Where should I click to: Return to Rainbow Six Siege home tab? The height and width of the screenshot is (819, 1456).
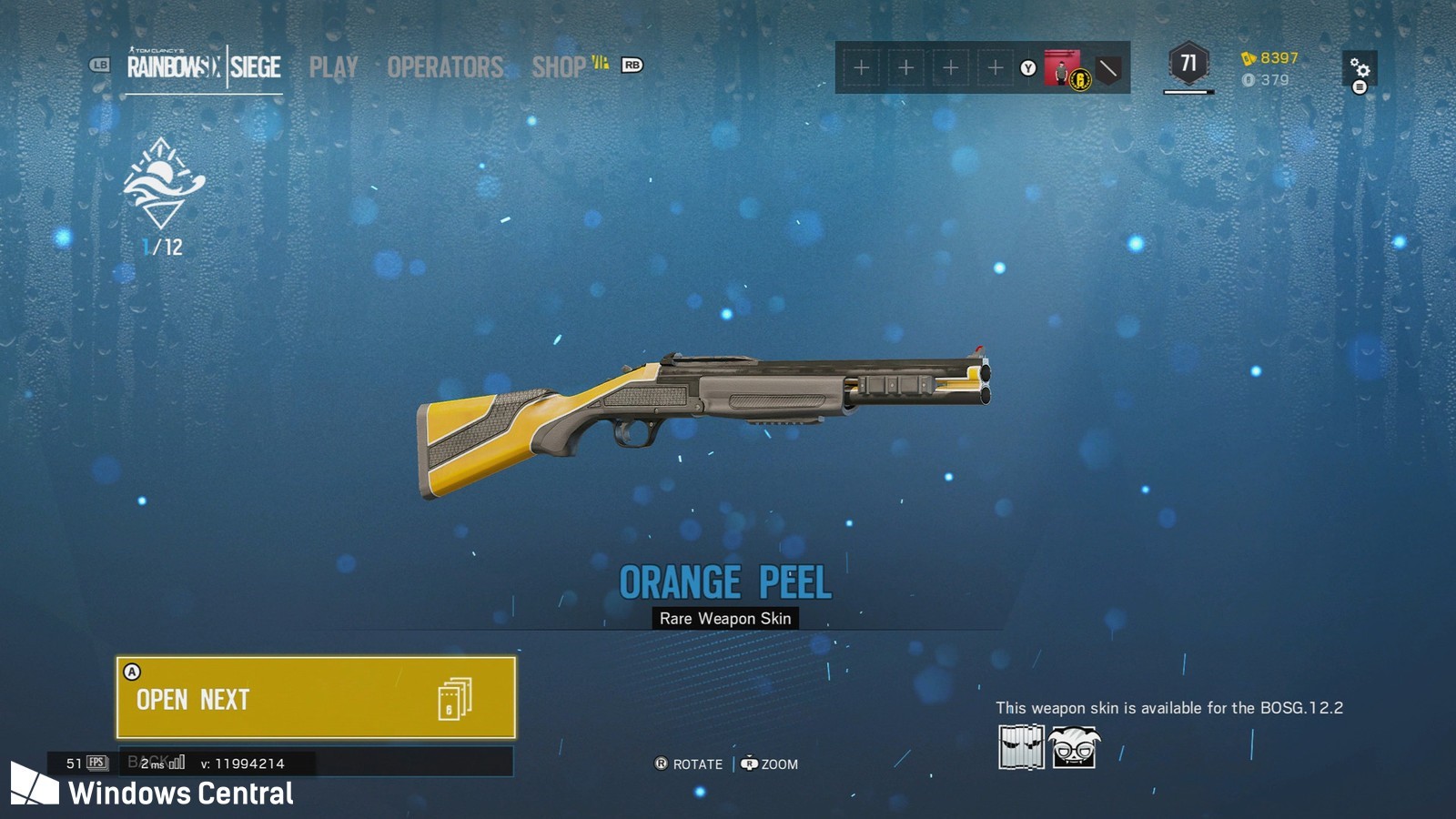[204, 67]
